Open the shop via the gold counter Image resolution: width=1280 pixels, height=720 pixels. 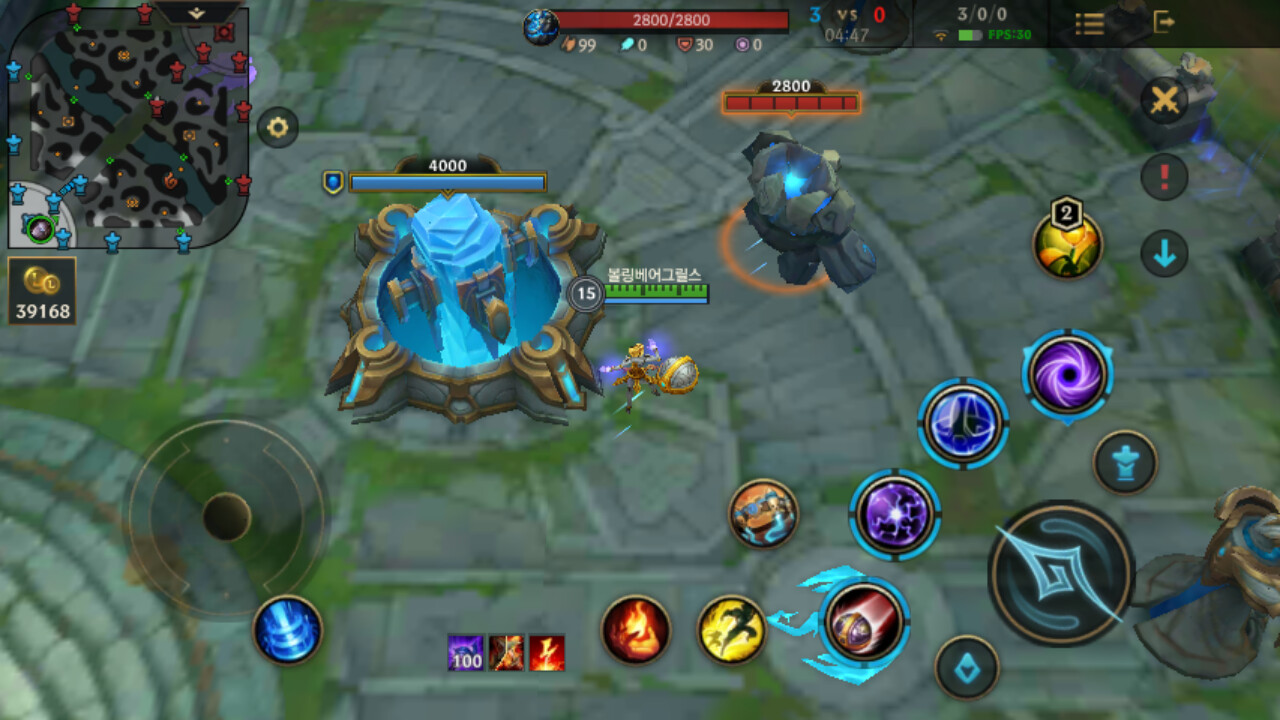[x=42, y=291]
